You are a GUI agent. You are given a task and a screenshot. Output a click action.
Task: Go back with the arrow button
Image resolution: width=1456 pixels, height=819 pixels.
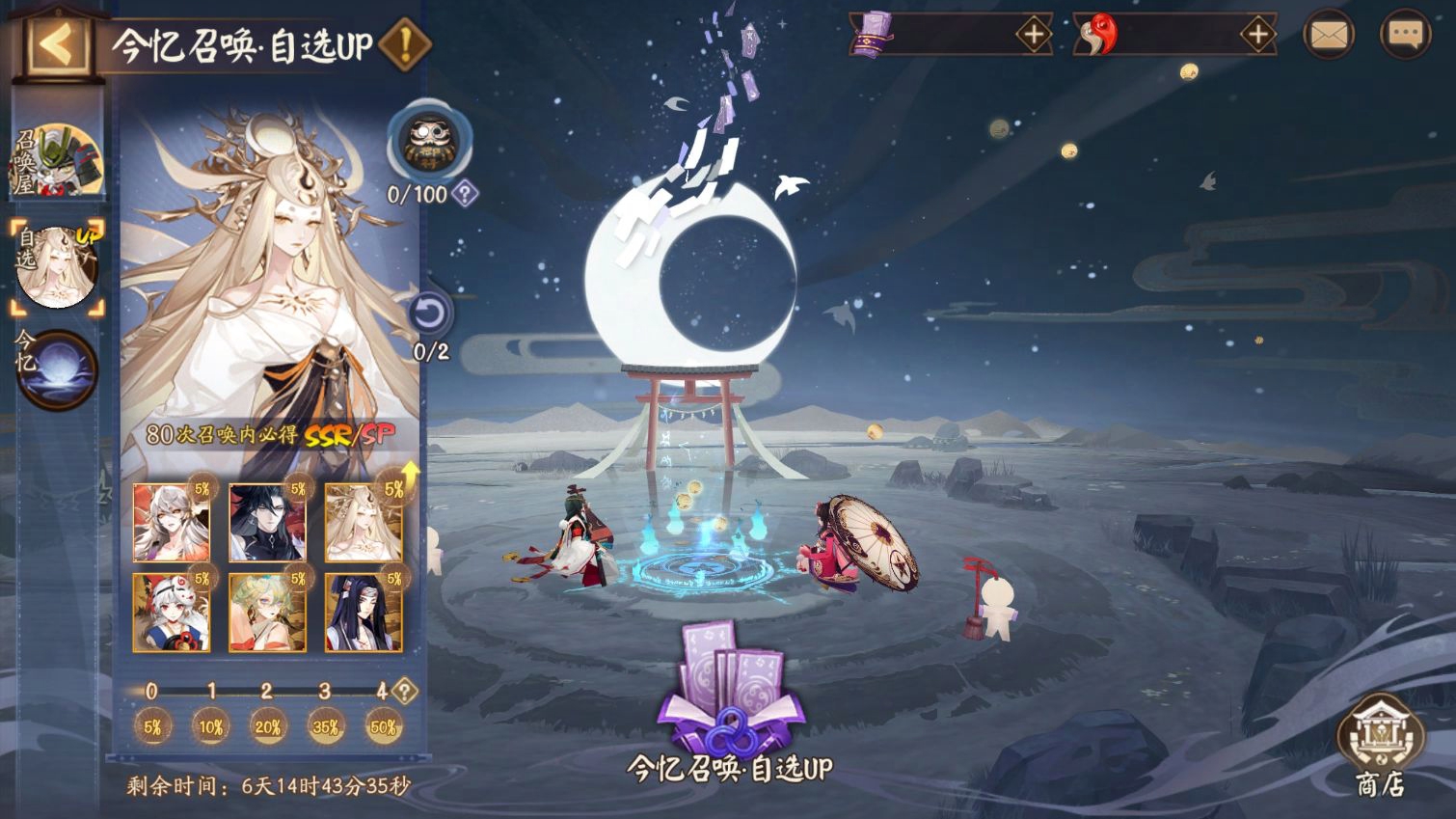56,42
